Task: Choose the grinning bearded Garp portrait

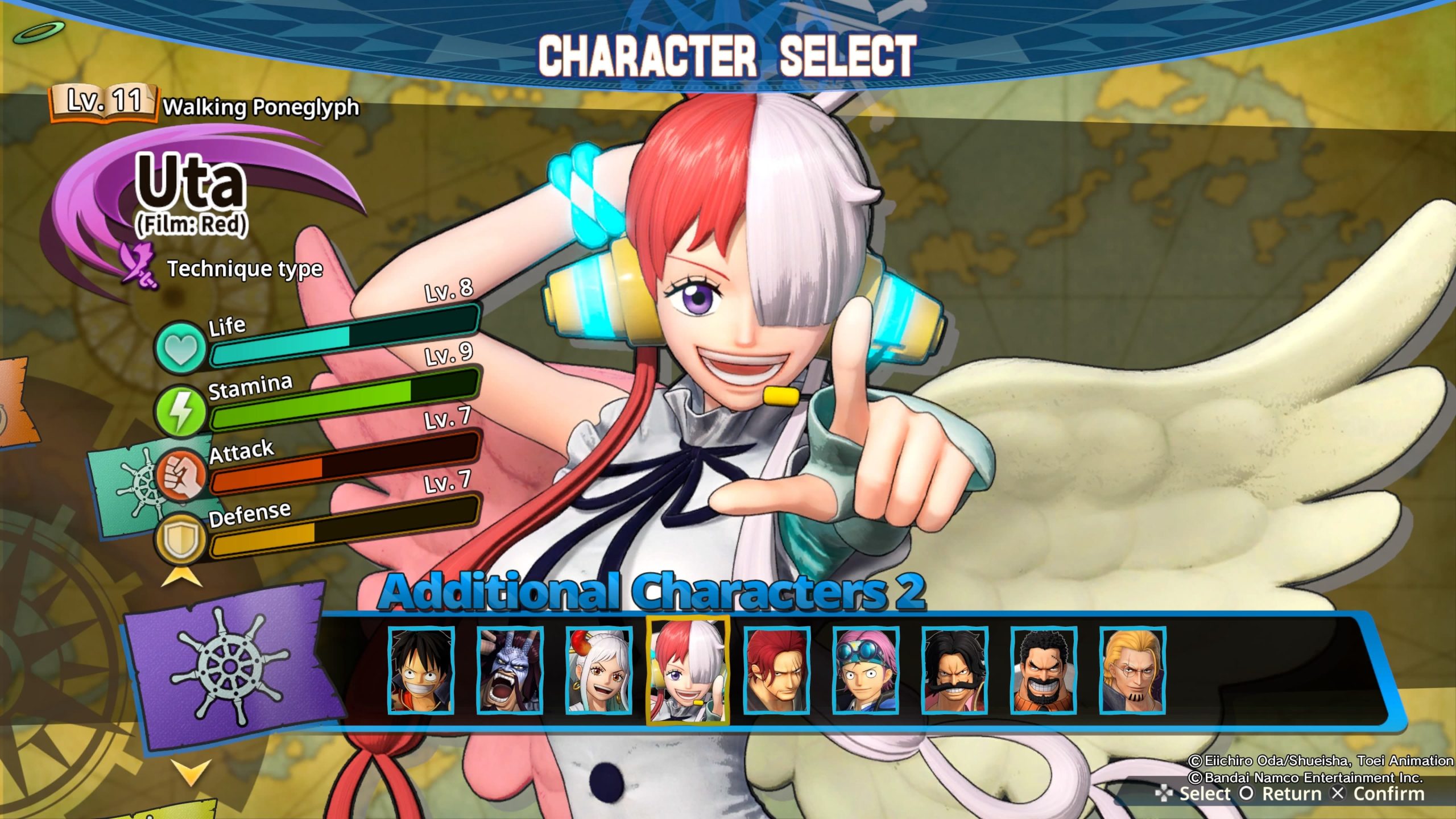Action: tap(1044, 669)
